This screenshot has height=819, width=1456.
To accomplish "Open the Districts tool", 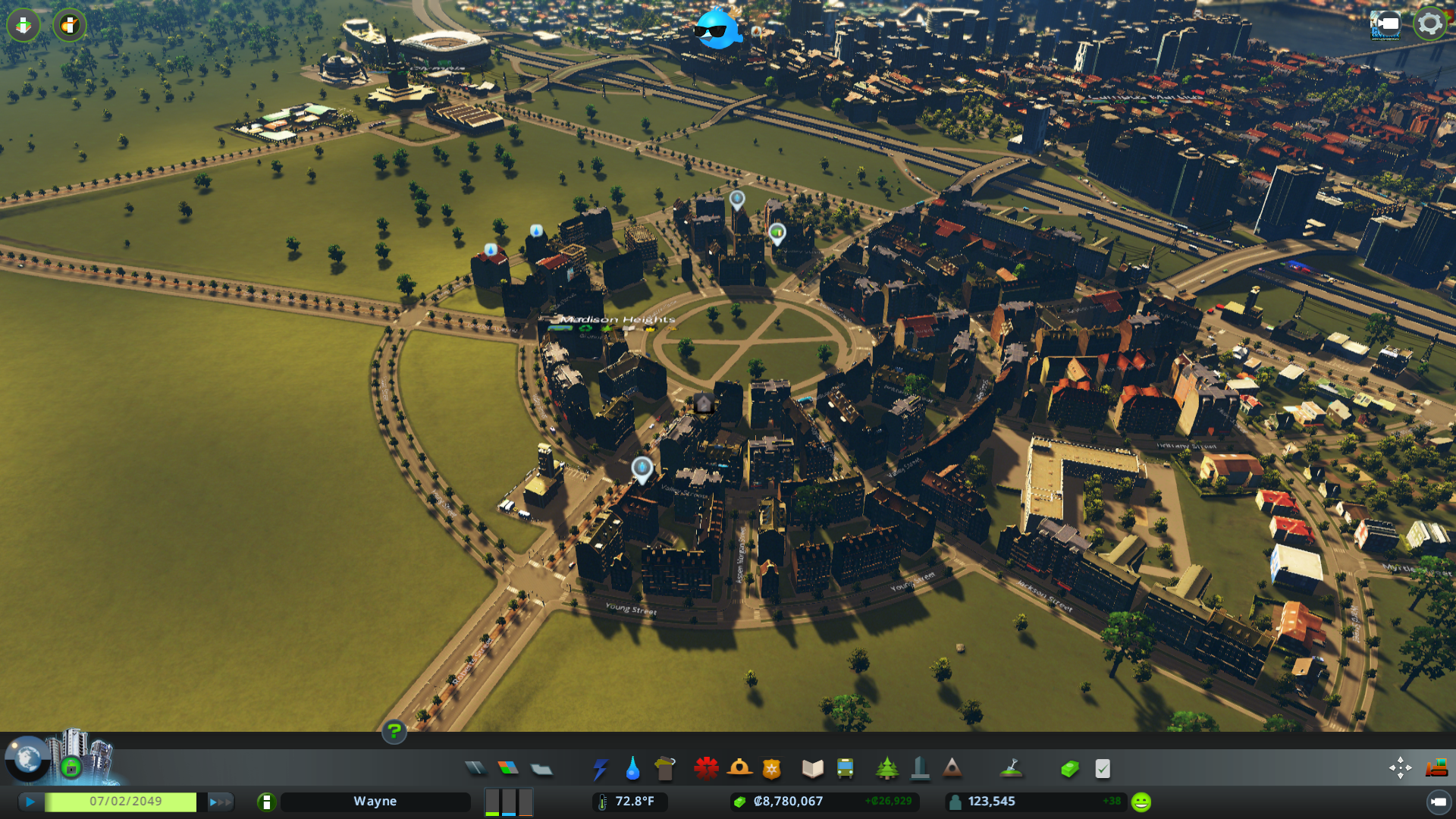I will [541, 769].
